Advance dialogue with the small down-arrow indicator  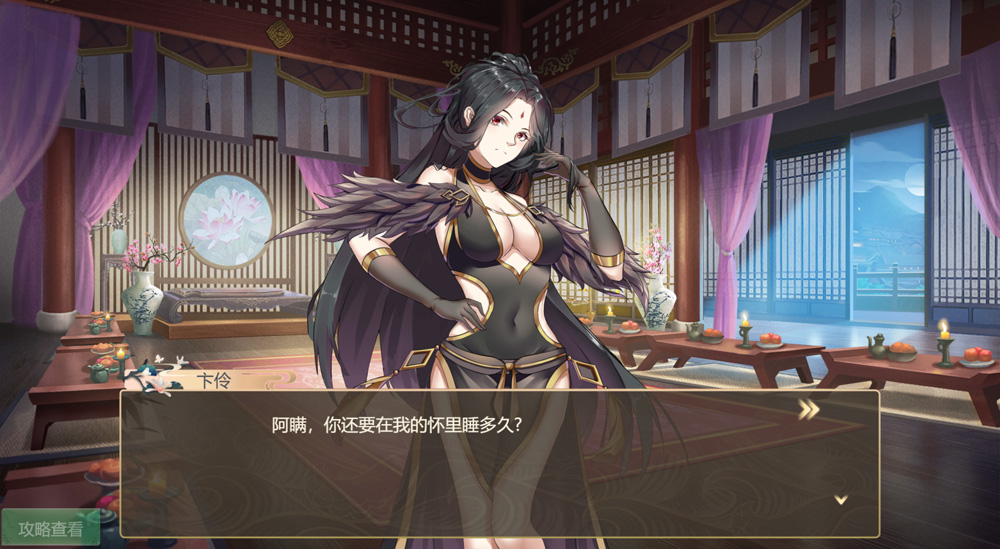point(841,499)
